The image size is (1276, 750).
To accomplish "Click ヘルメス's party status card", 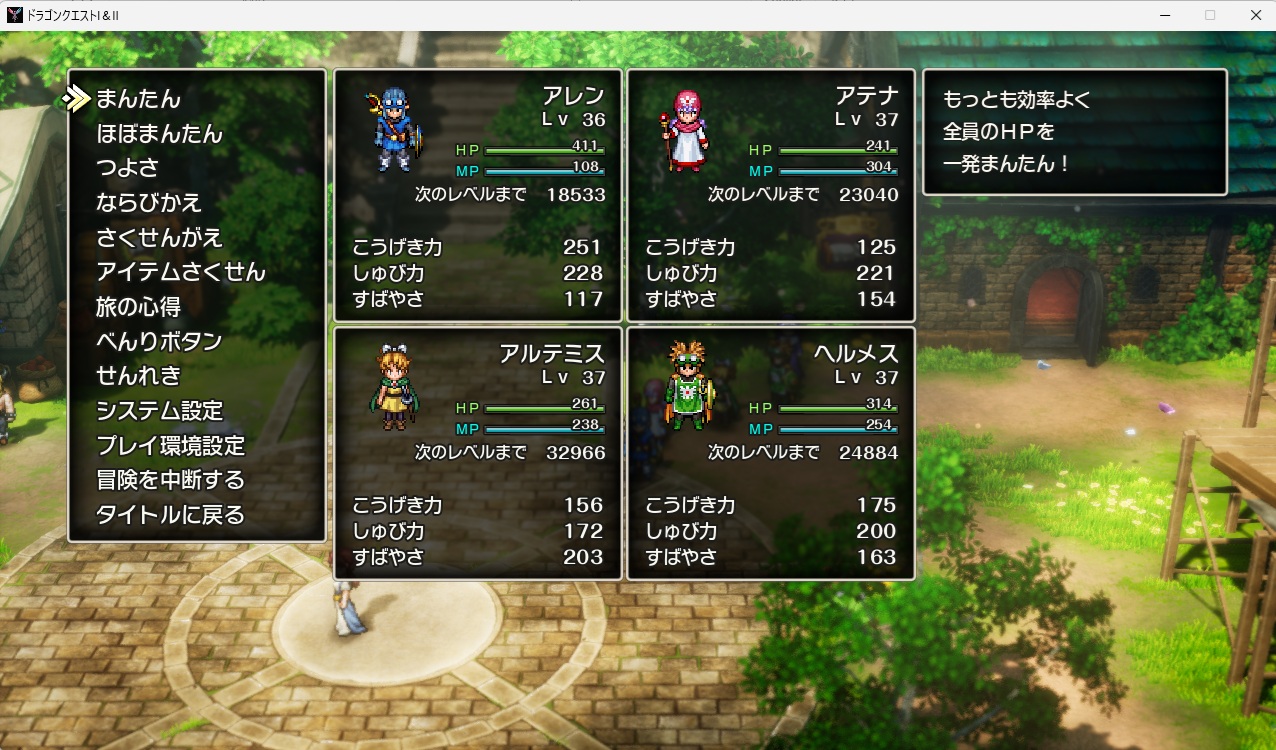I will tap(770, 453).
